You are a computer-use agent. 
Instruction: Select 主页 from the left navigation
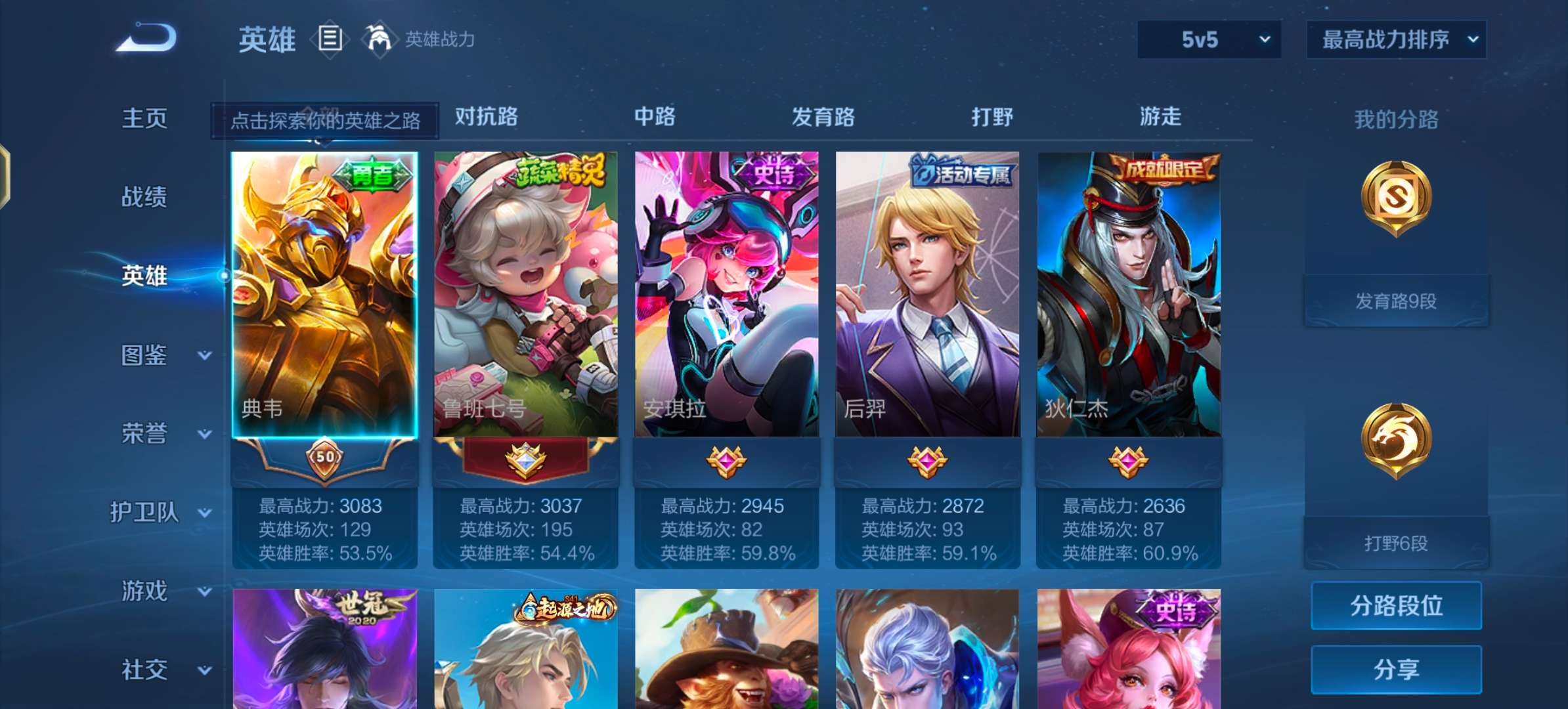tap(143, 119)
